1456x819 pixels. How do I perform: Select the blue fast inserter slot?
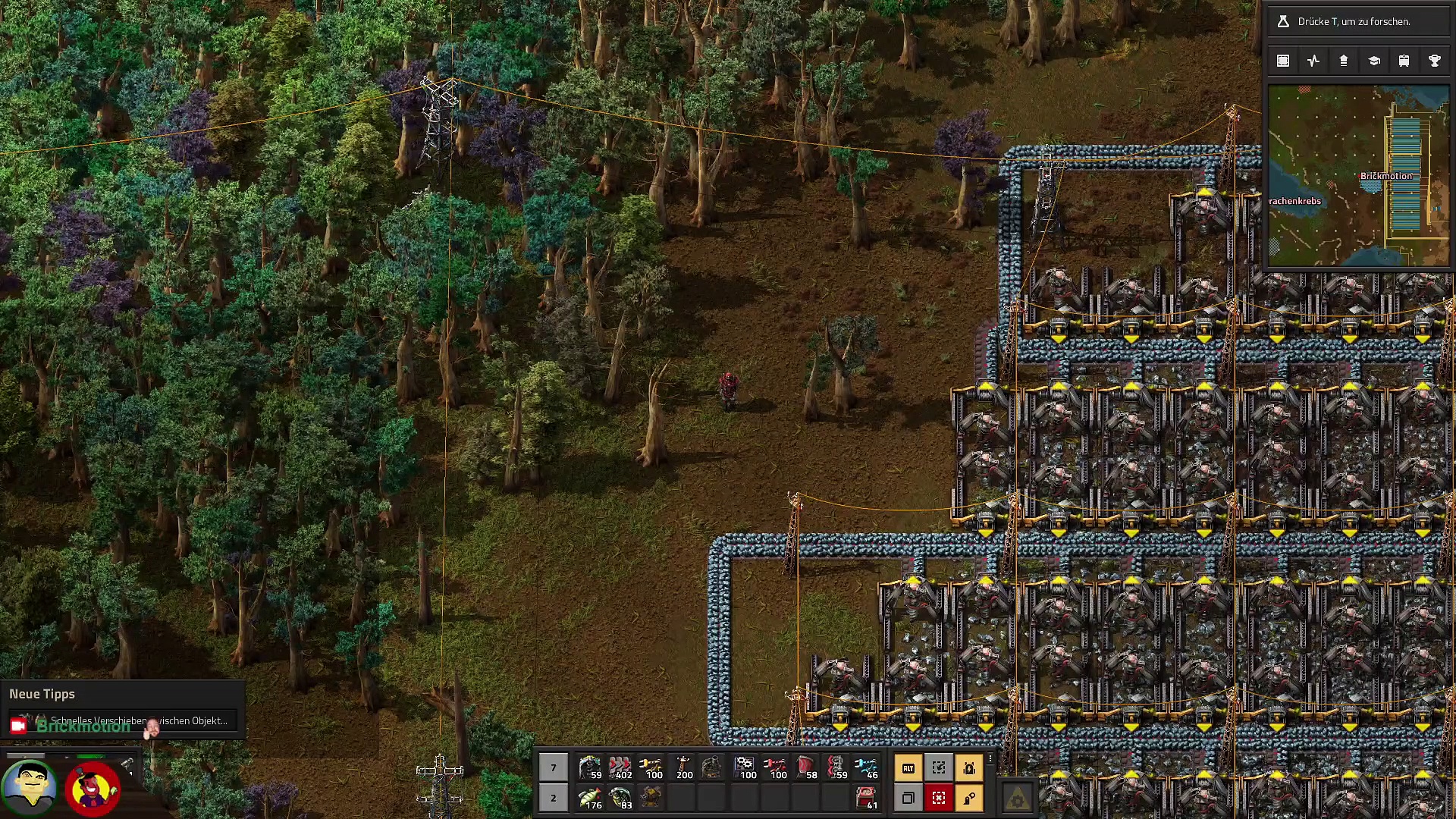pos(866,767)
